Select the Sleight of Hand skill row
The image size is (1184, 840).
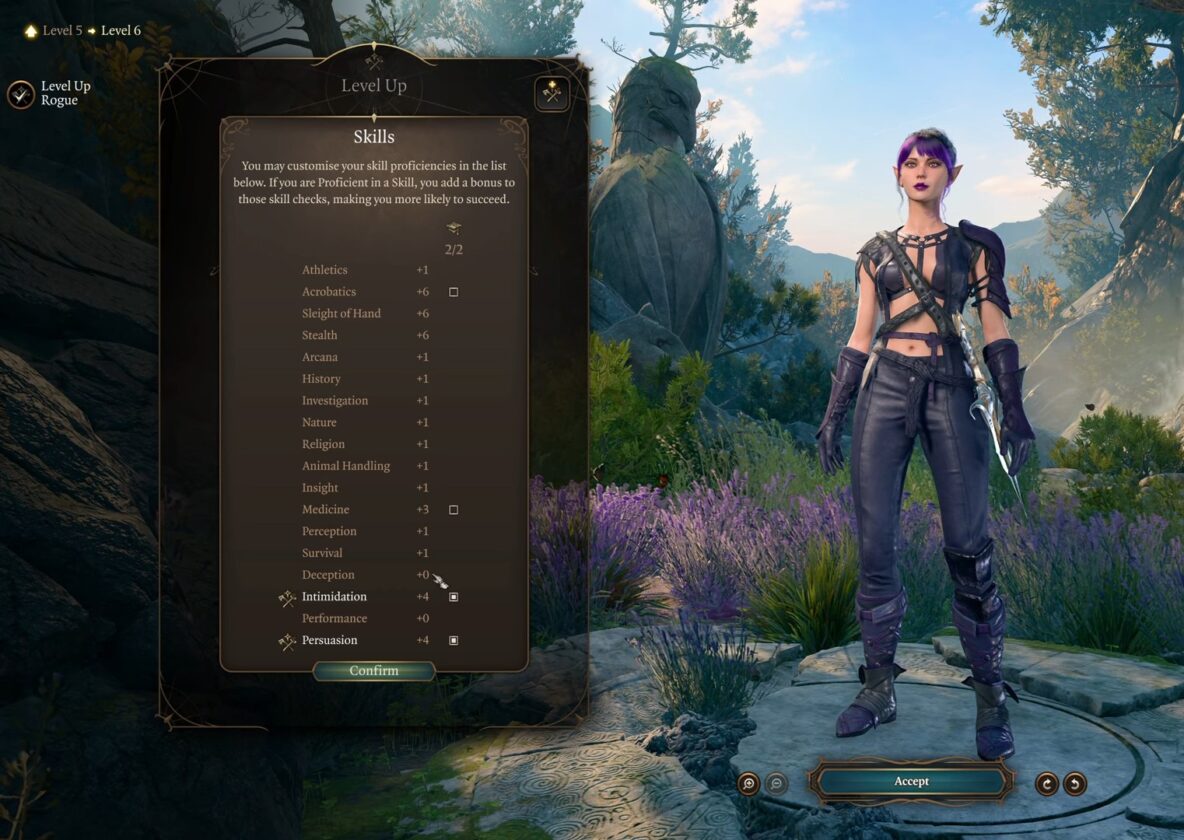341,314
